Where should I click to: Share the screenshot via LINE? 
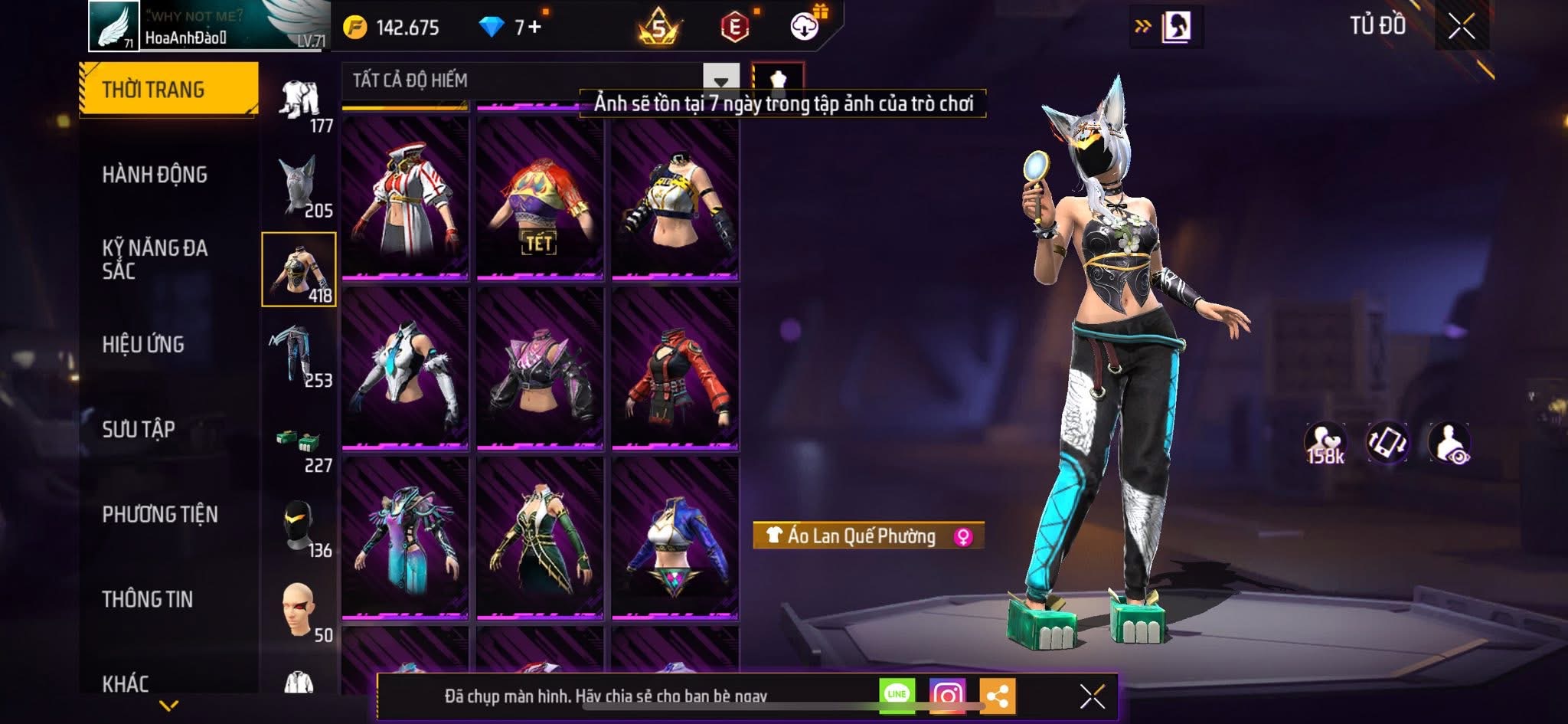click(x=897, y=695)
